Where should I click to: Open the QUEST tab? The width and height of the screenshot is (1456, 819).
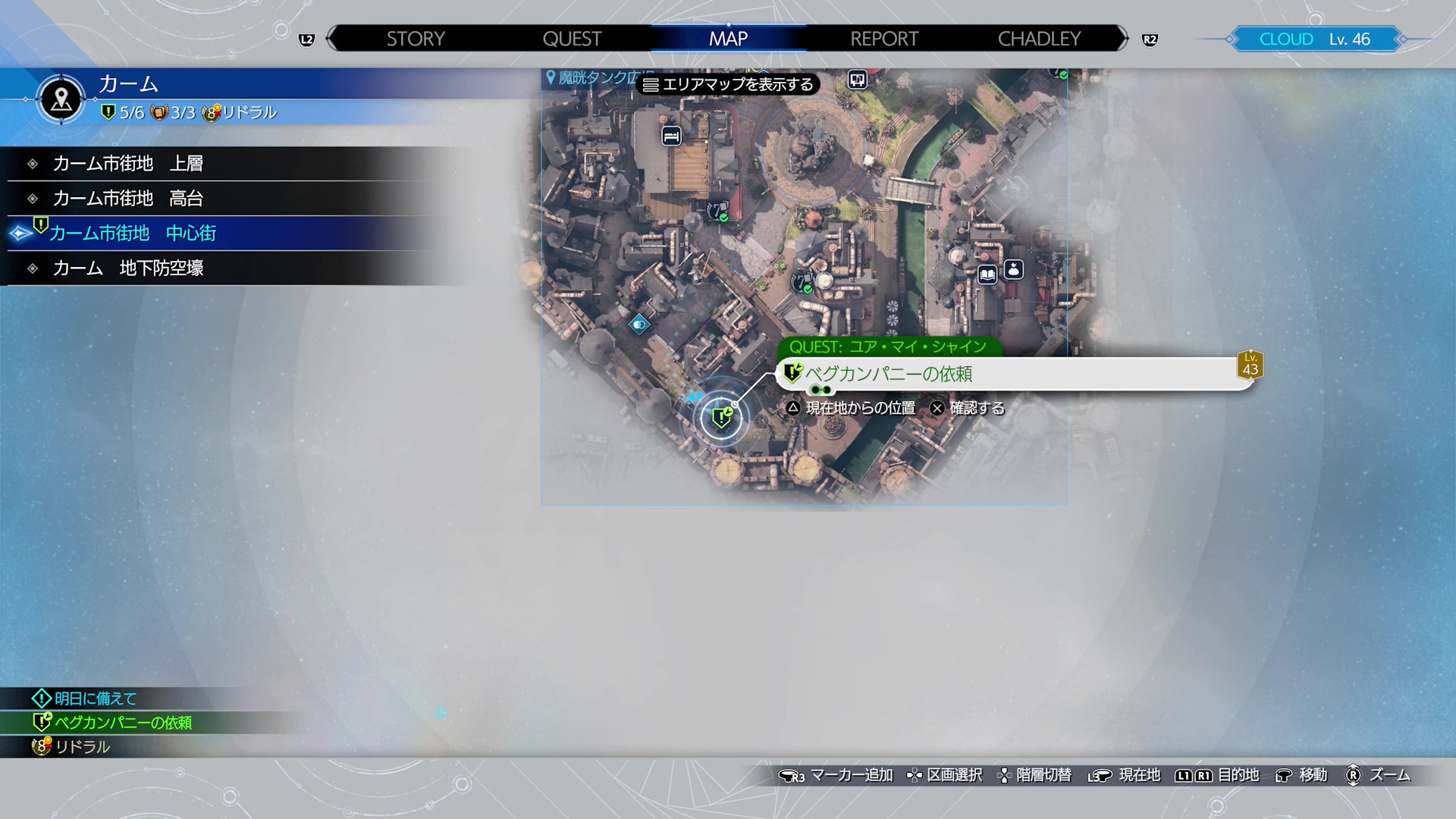click(x=572, y=39)
